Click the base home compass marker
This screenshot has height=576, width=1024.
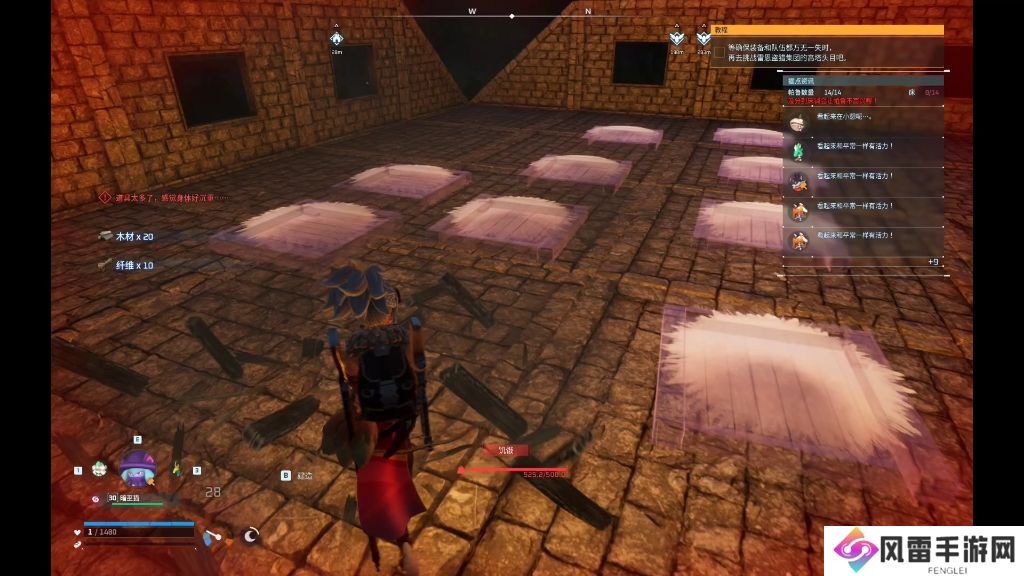point(337,40)
